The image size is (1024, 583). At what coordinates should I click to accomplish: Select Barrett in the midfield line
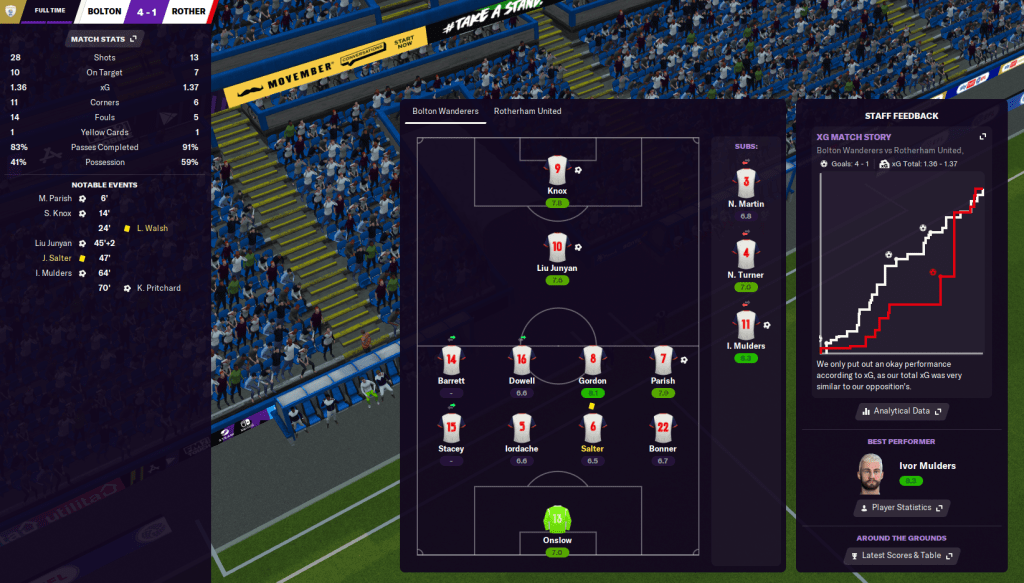(x=451, y=359)
